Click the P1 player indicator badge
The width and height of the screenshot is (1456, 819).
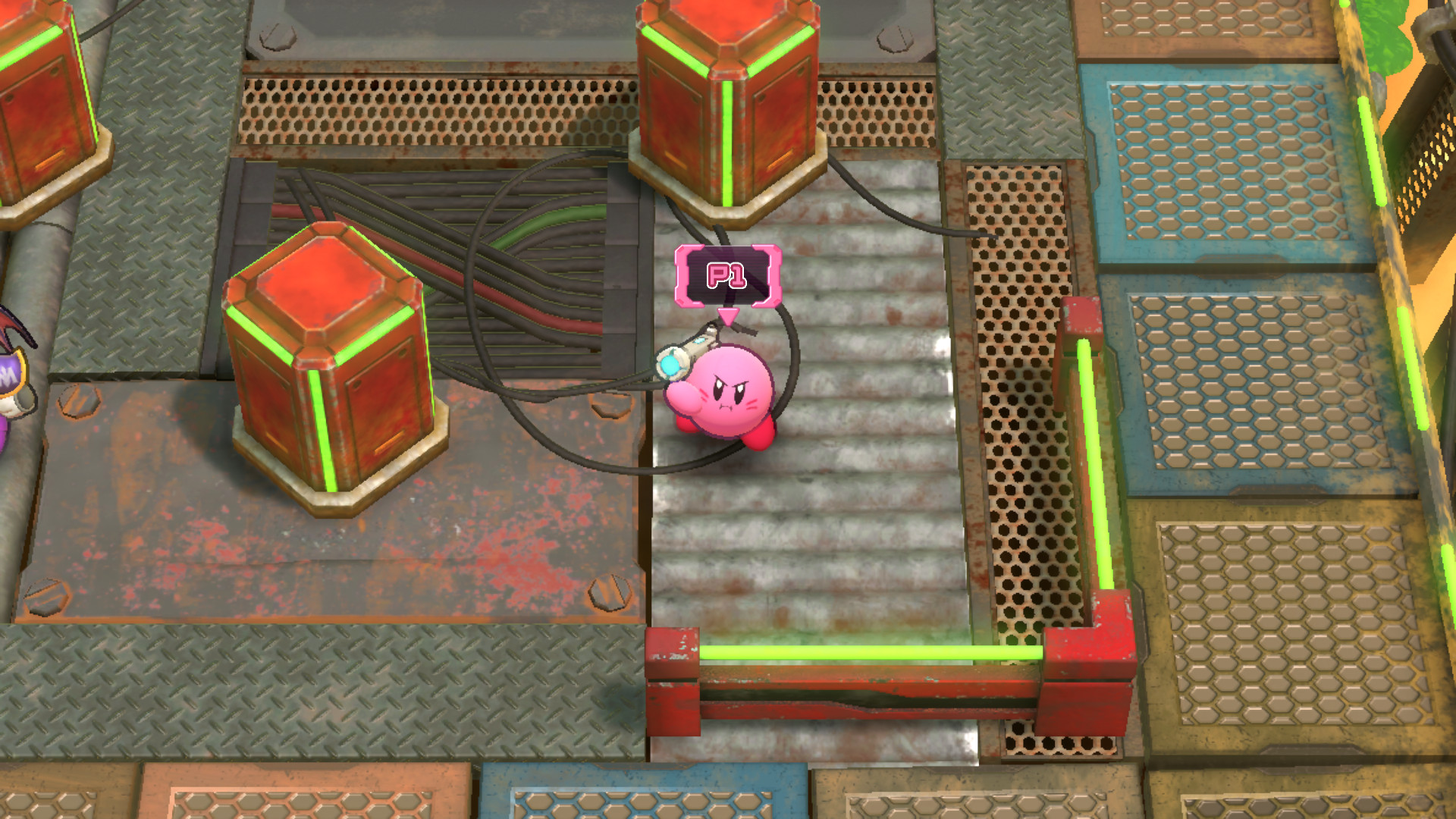coord(730,275)
